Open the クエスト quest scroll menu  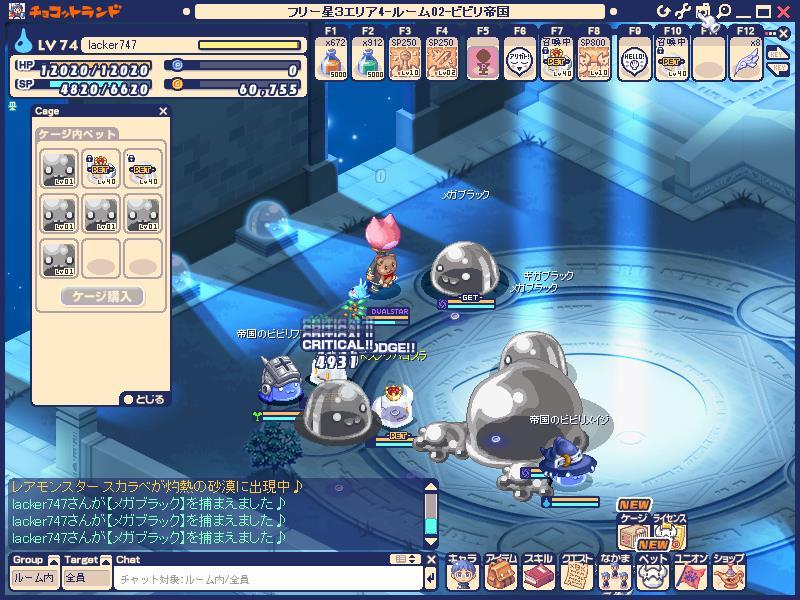point(576,573)
